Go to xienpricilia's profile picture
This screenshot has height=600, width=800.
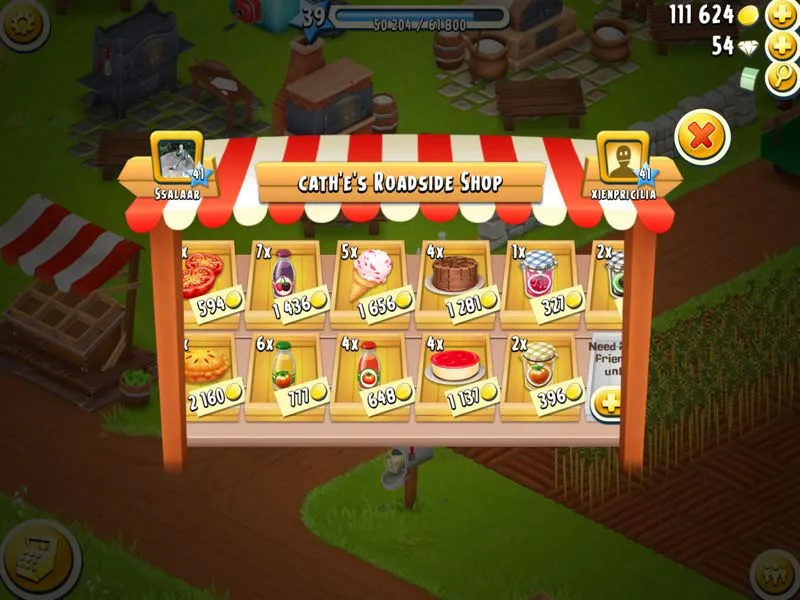point(623,158)
